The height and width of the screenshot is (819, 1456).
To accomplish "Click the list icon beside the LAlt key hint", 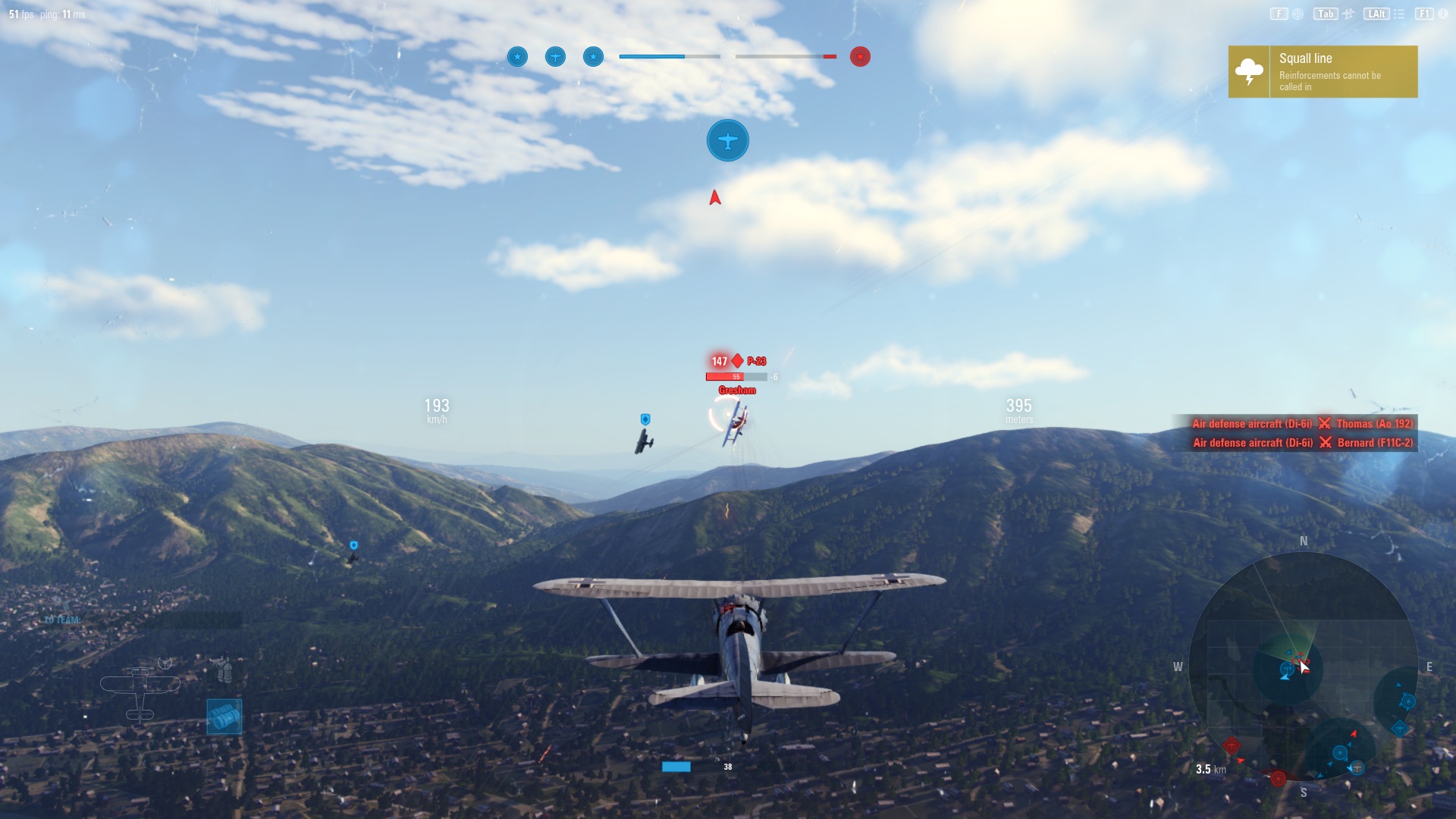I will 1399,13.
